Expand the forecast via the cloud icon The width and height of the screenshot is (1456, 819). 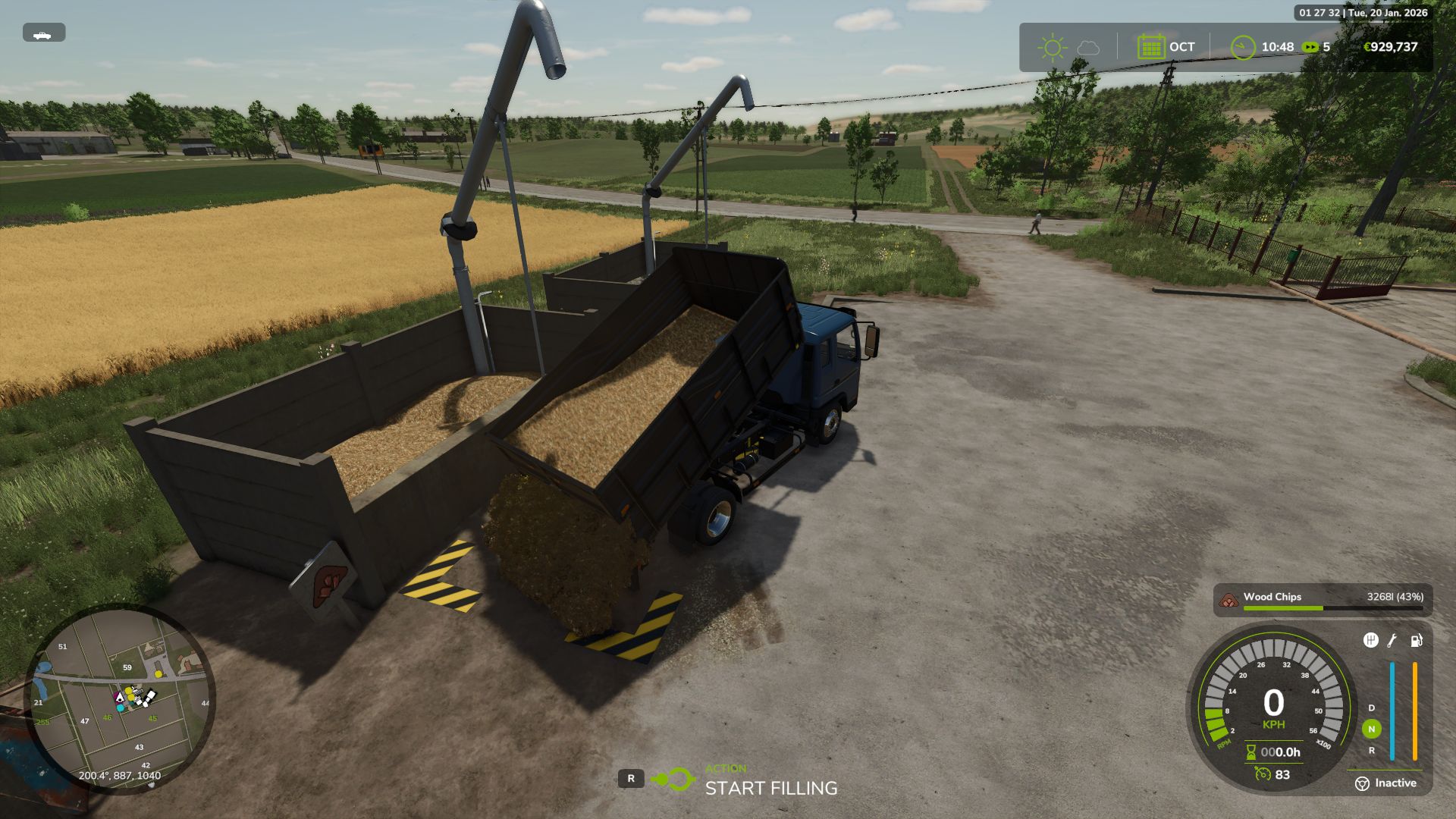1087,46
